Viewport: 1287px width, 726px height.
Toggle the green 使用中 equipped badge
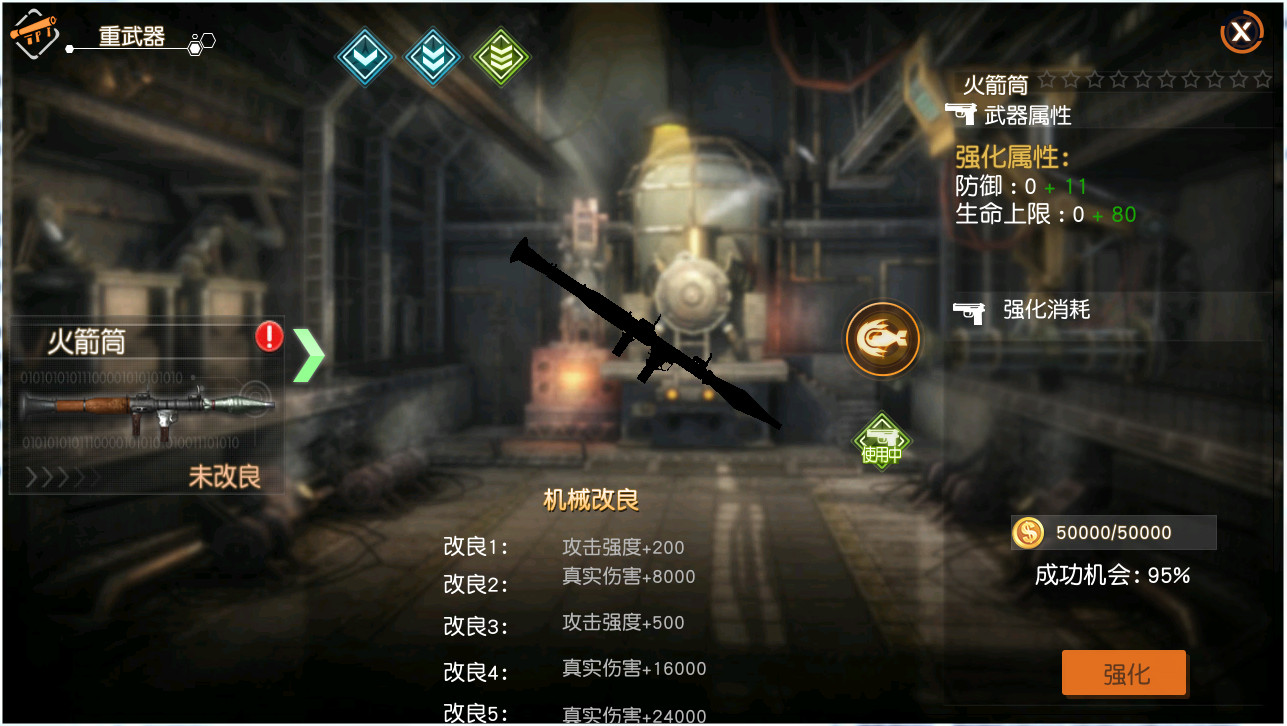(881, 441)
